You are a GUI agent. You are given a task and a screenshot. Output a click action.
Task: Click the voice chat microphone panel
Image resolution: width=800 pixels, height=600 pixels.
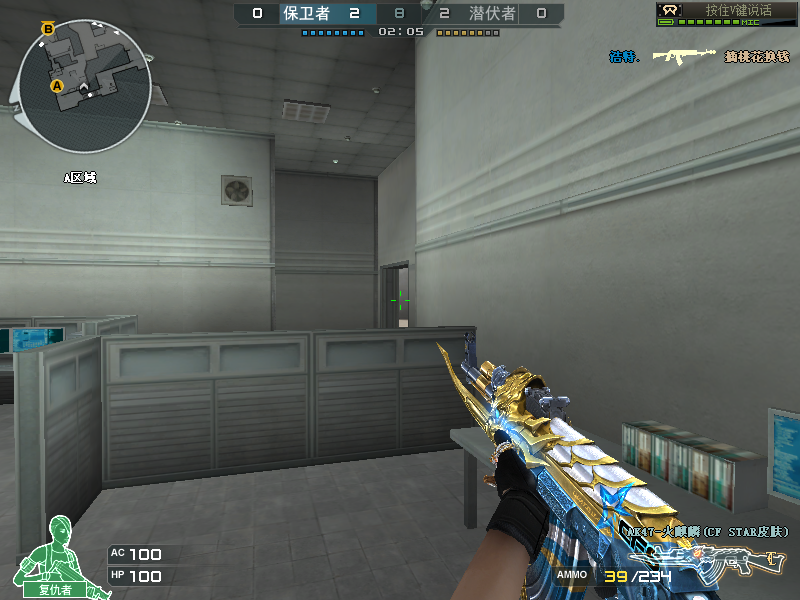726,13
